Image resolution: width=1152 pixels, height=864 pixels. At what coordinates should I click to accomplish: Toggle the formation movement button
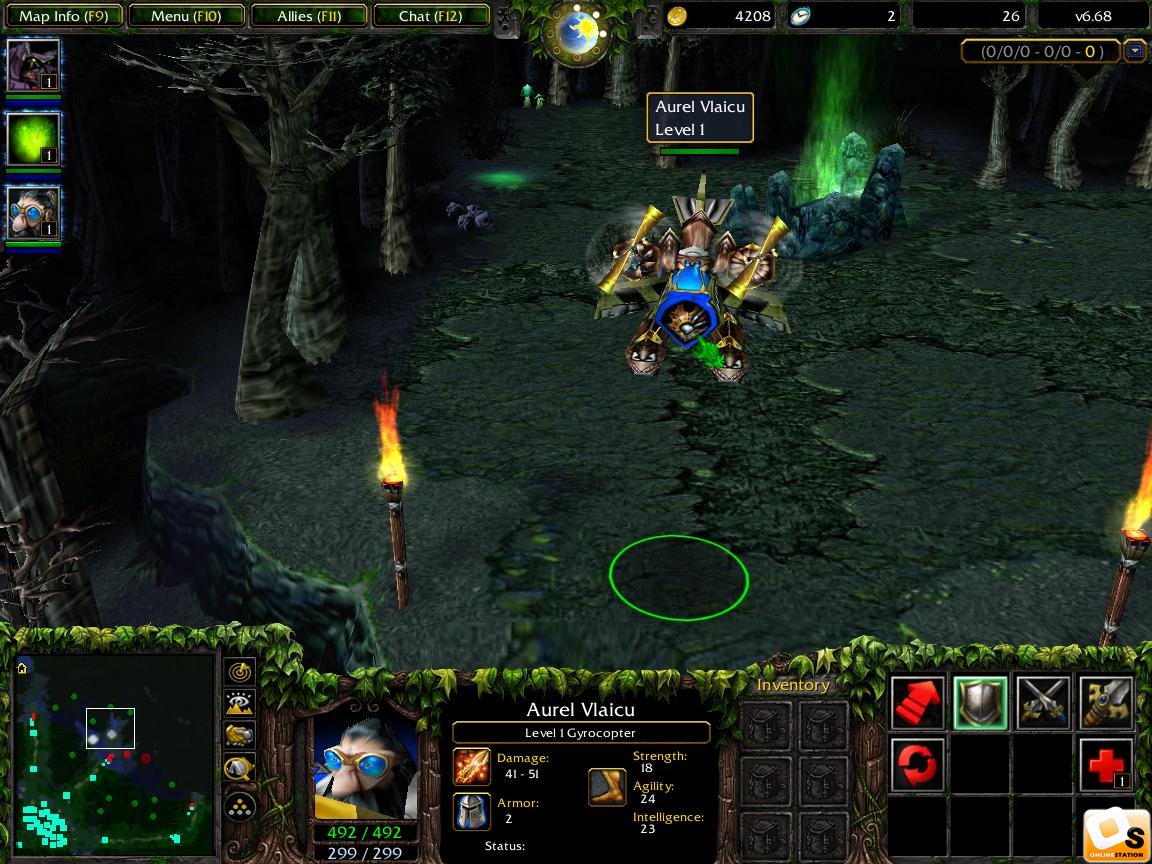240,806
